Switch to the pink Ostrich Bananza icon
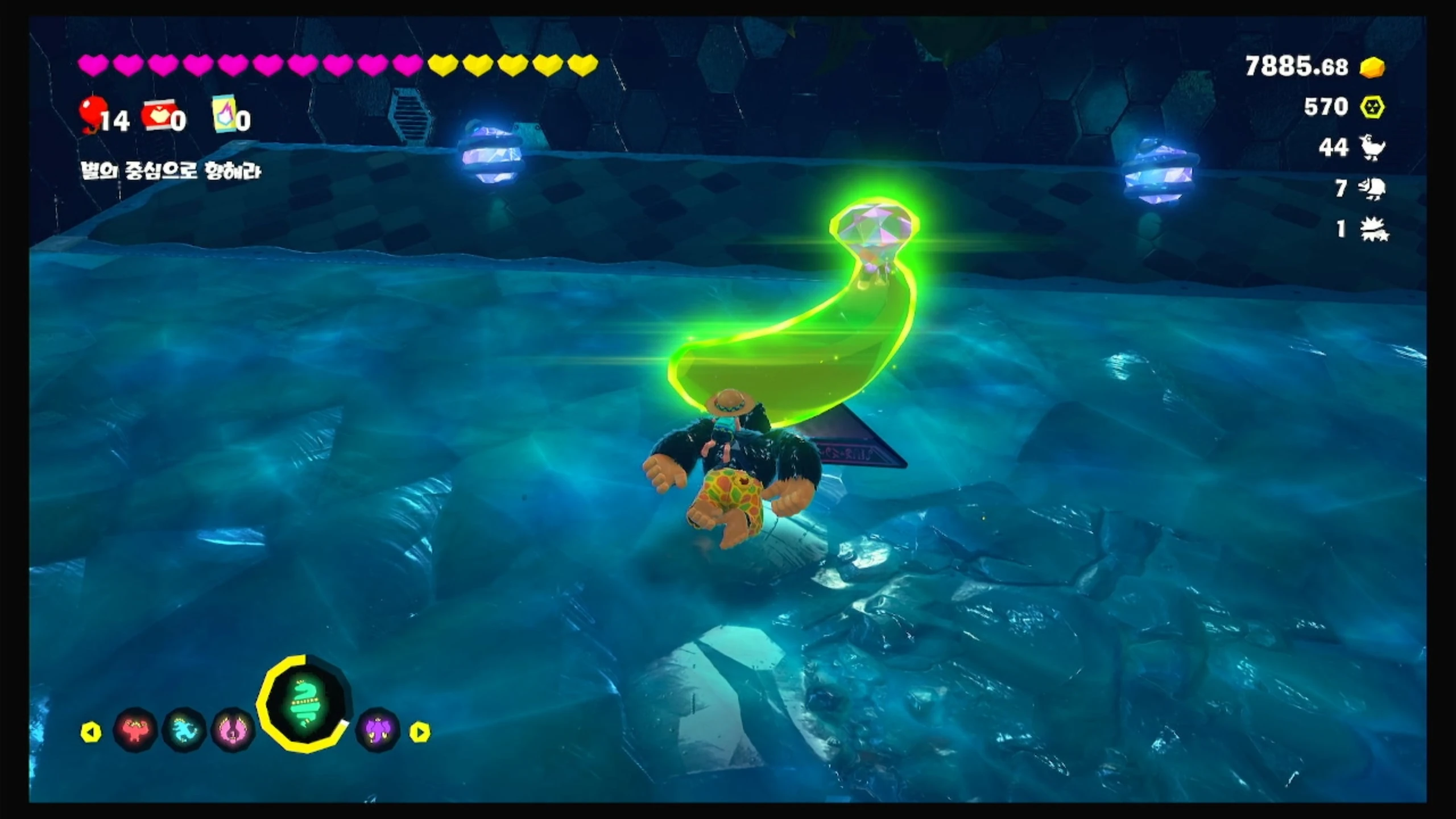Image resolution: width=1456 pixels, height=819 pixels. coord(233,730)
